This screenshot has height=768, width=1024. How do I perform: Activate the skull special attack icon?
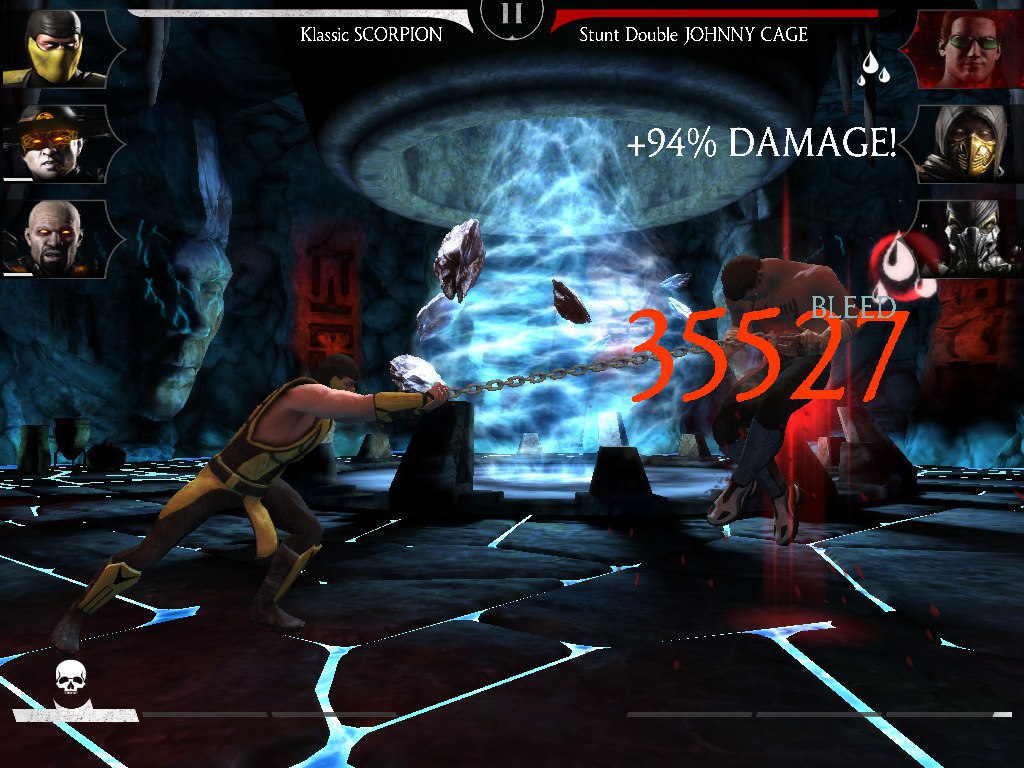68,682
